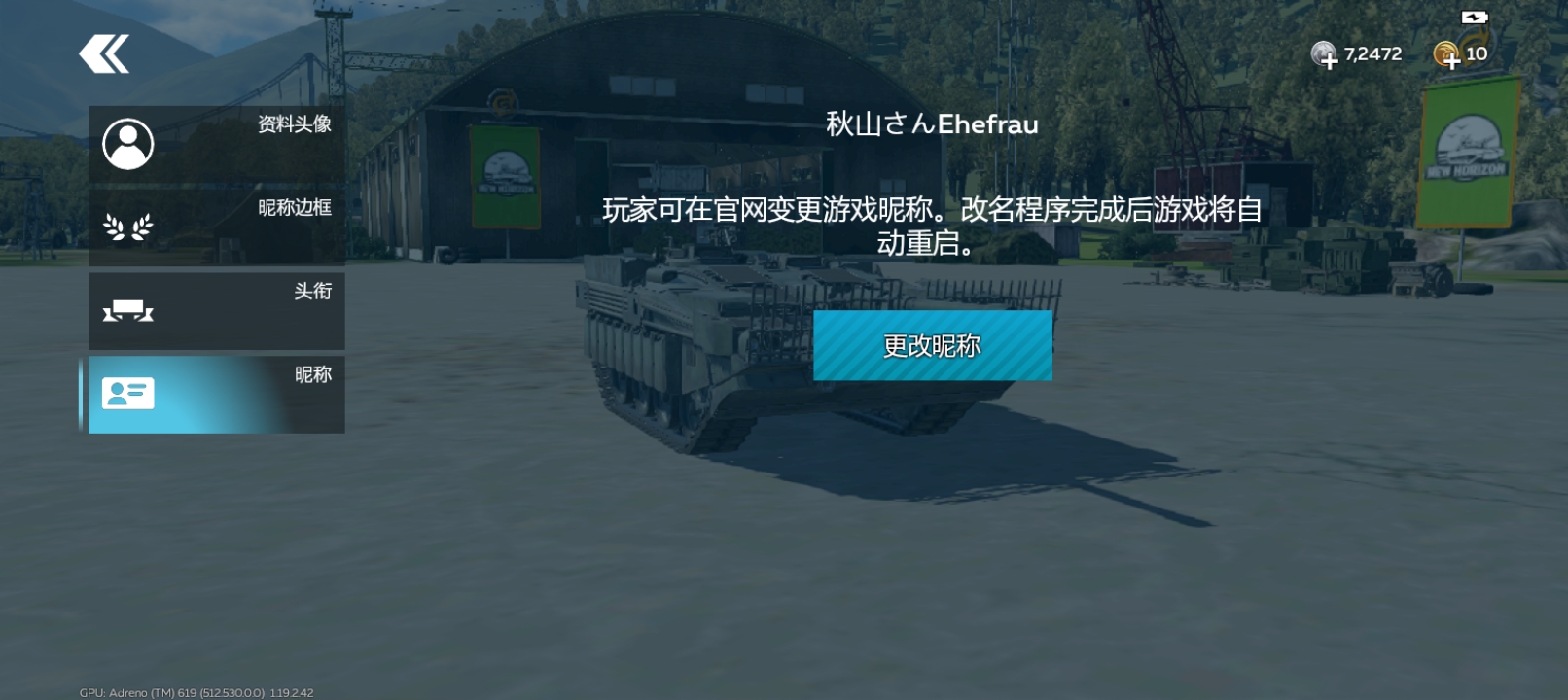Select the profile avatar icon in the sidebar
Image resolution: width=1568 pixels, height=700 pixels.
tap(127, 142)
